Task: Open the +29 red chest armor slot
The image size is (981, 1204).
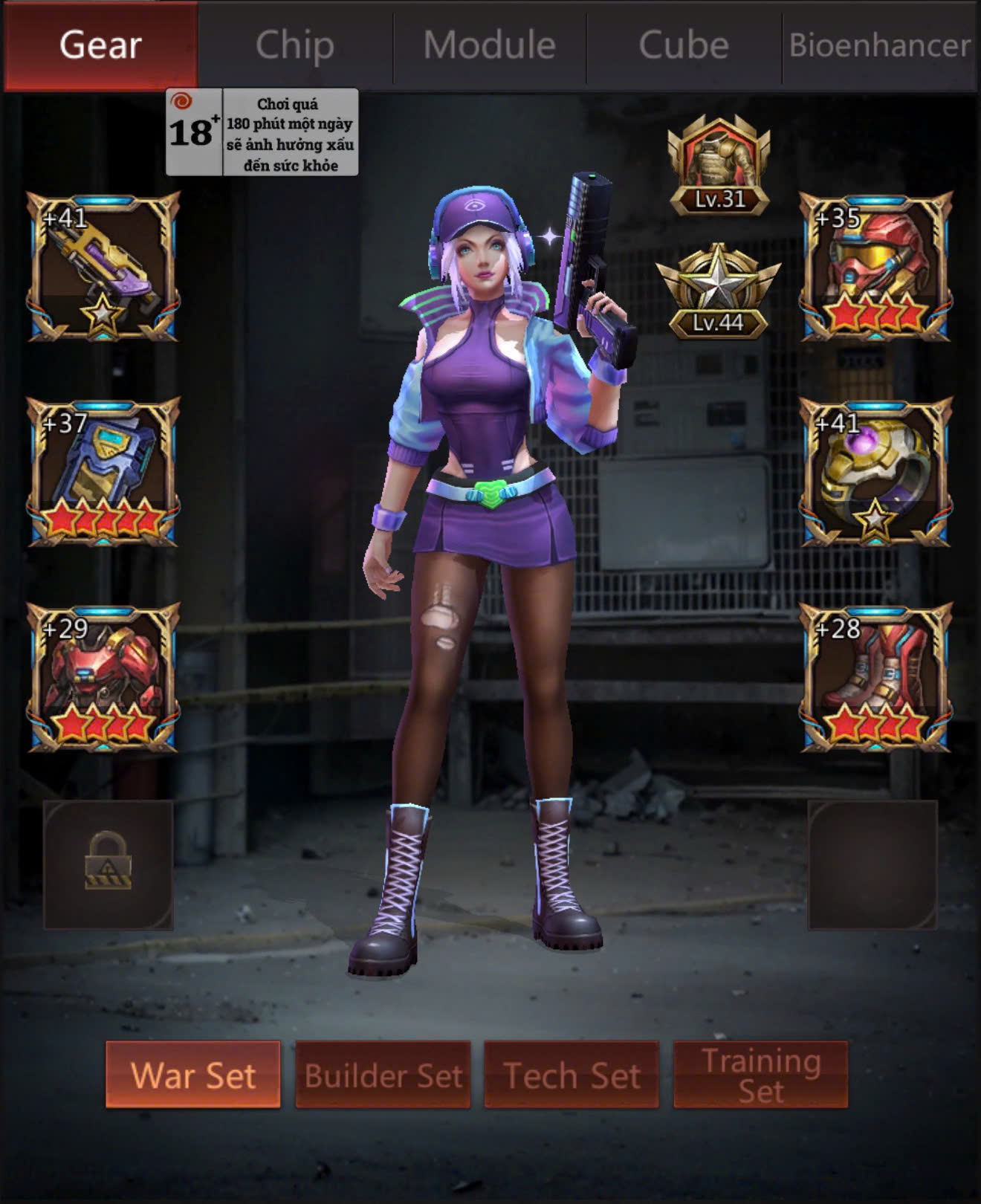Action: point(103,677)
